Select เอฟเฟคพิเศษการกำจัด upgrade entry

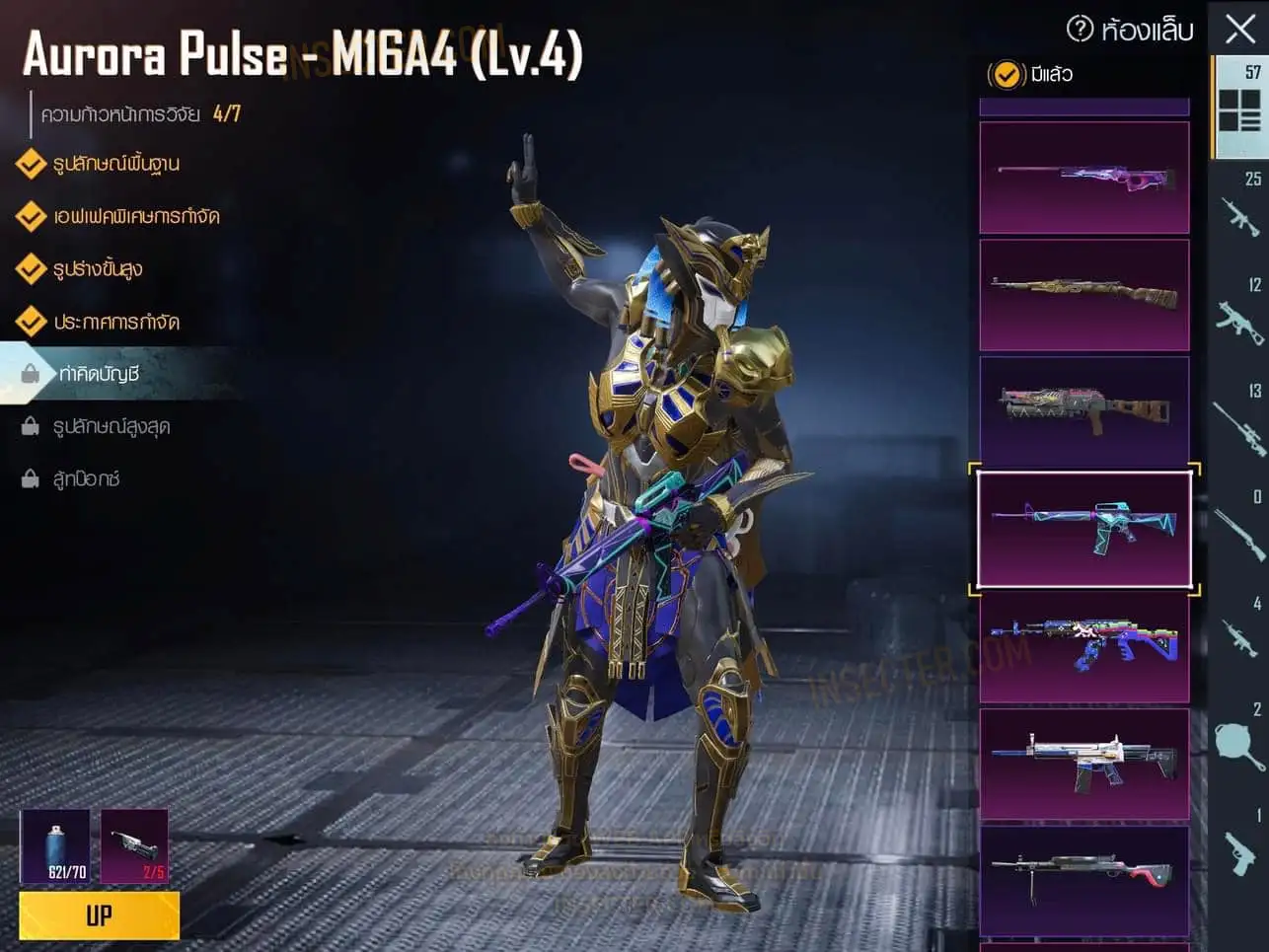click(x=135, y=216)
